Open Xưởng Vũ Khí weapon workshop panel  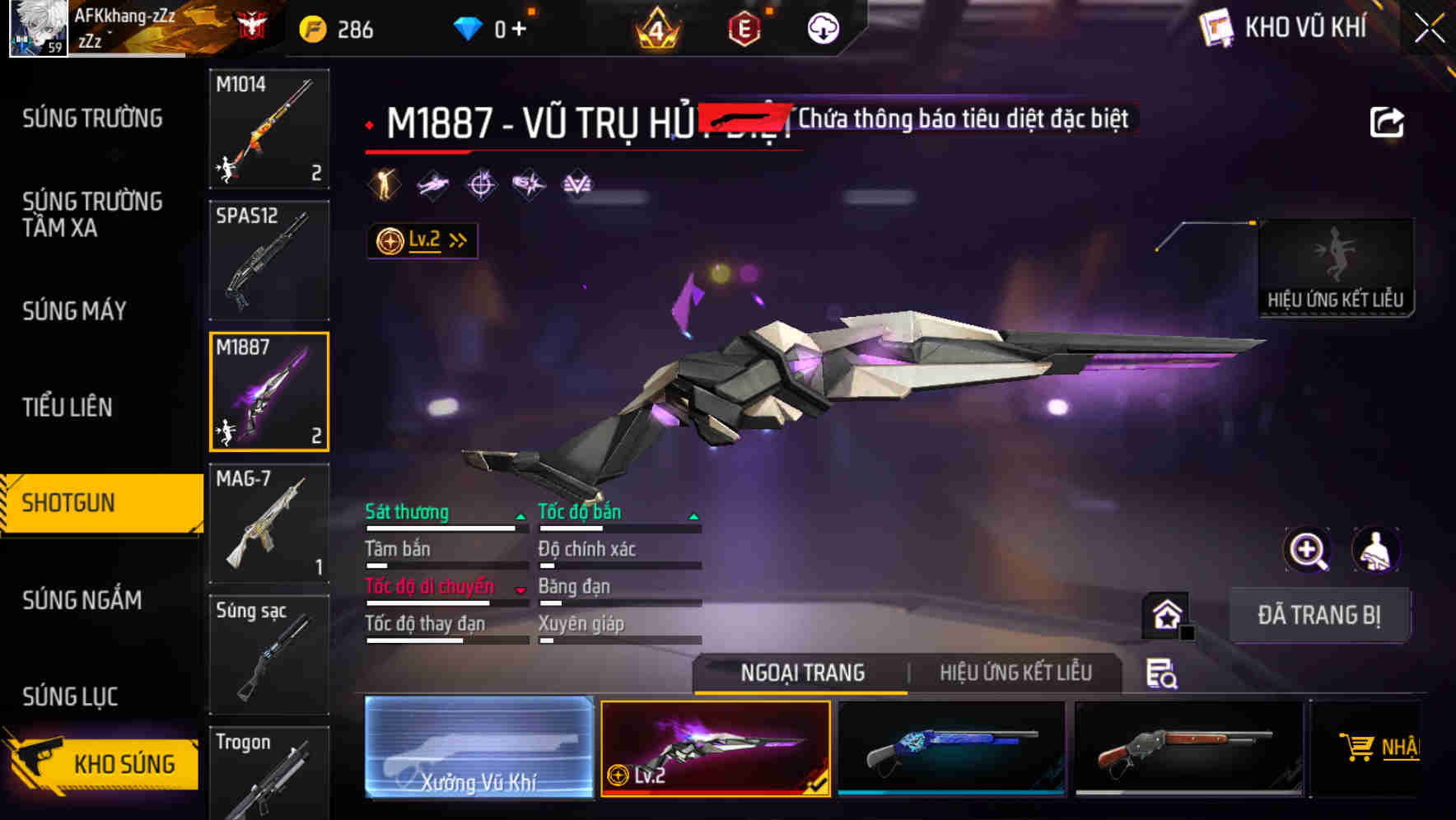pos(478,749)
